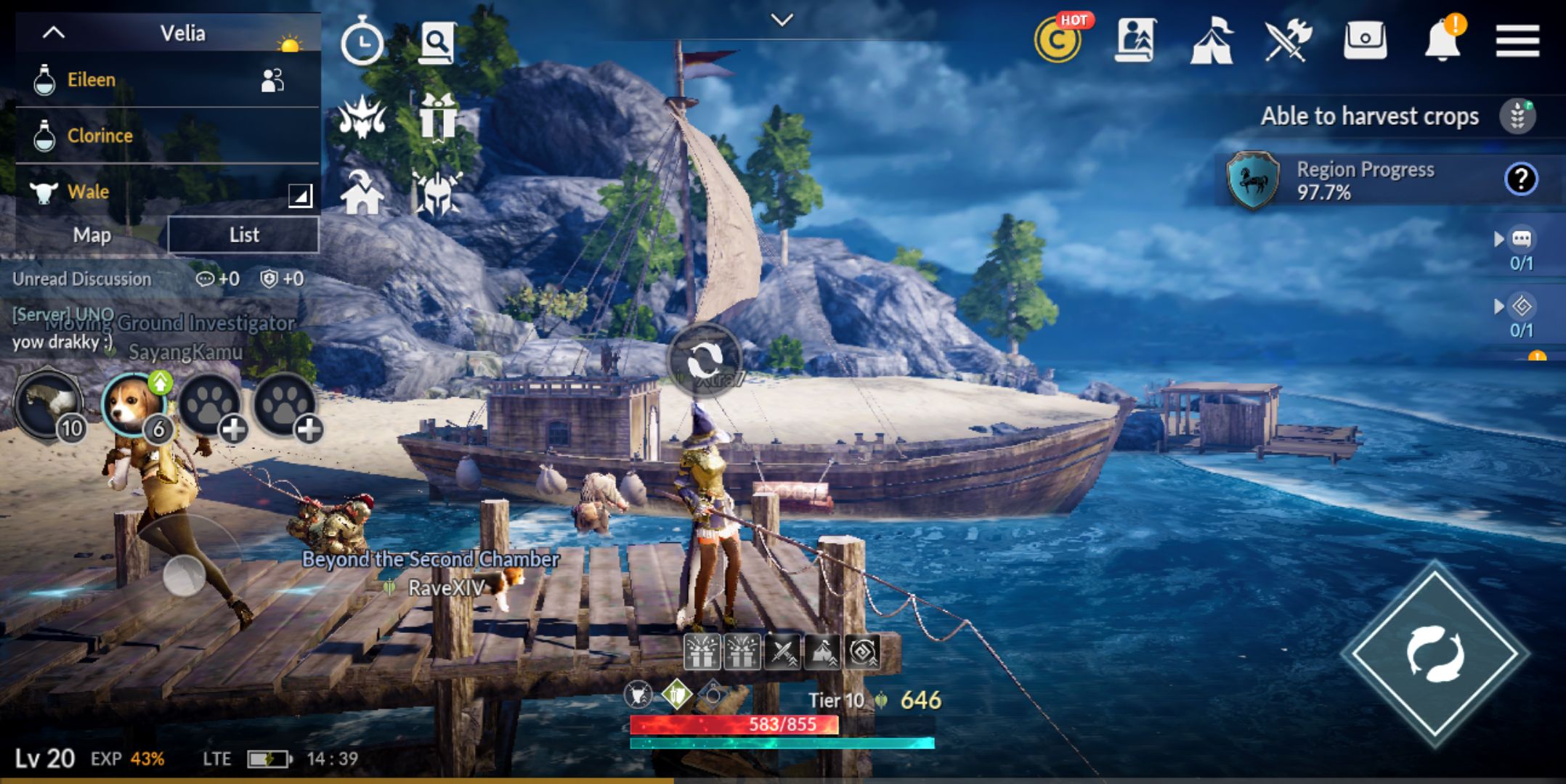Screen dimensions: 1566x784
Task: Open the magnifier book search icon
Action: pyautogui.click(x=437, y=42)
